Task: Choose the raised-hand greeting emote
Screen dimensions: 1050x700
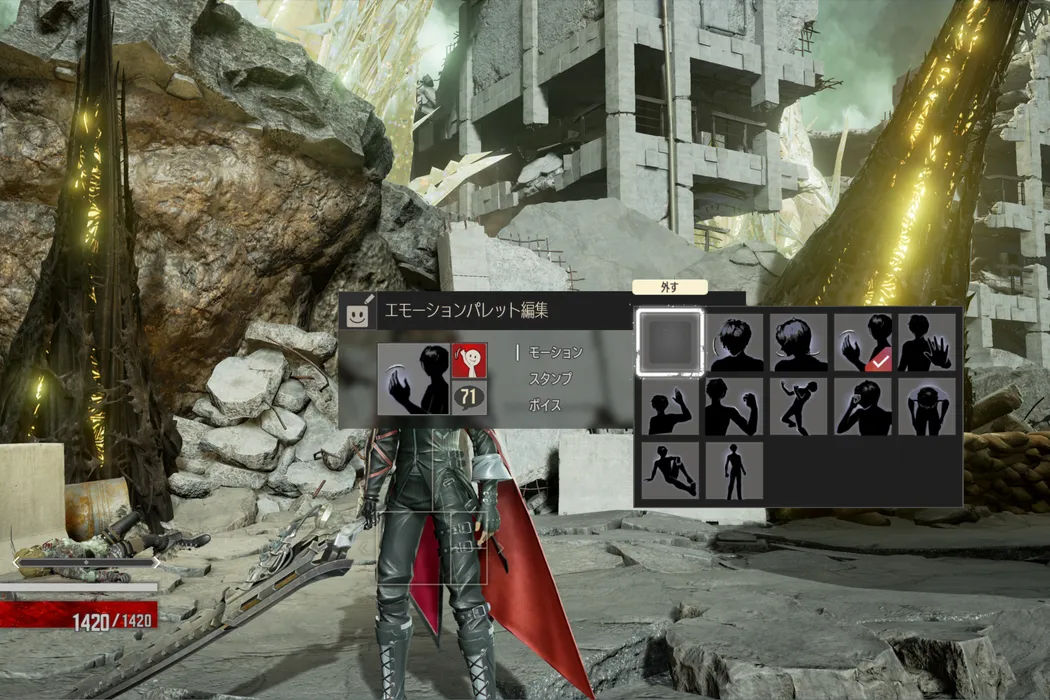Action: coord(670,407)
